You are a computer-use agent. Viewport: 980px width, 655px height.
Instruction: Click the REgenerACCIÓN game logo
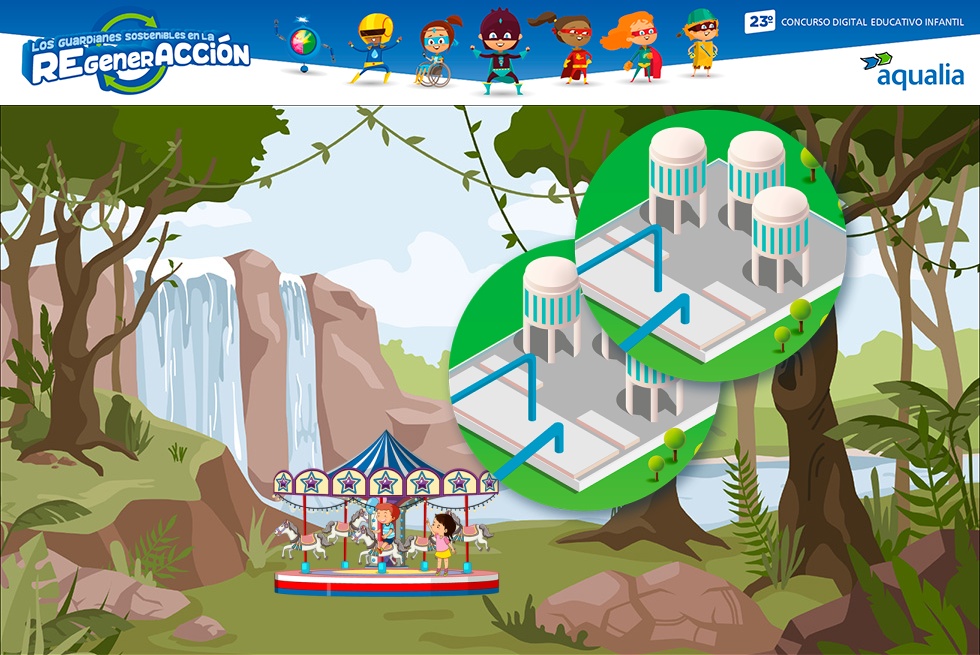[137, 54]
